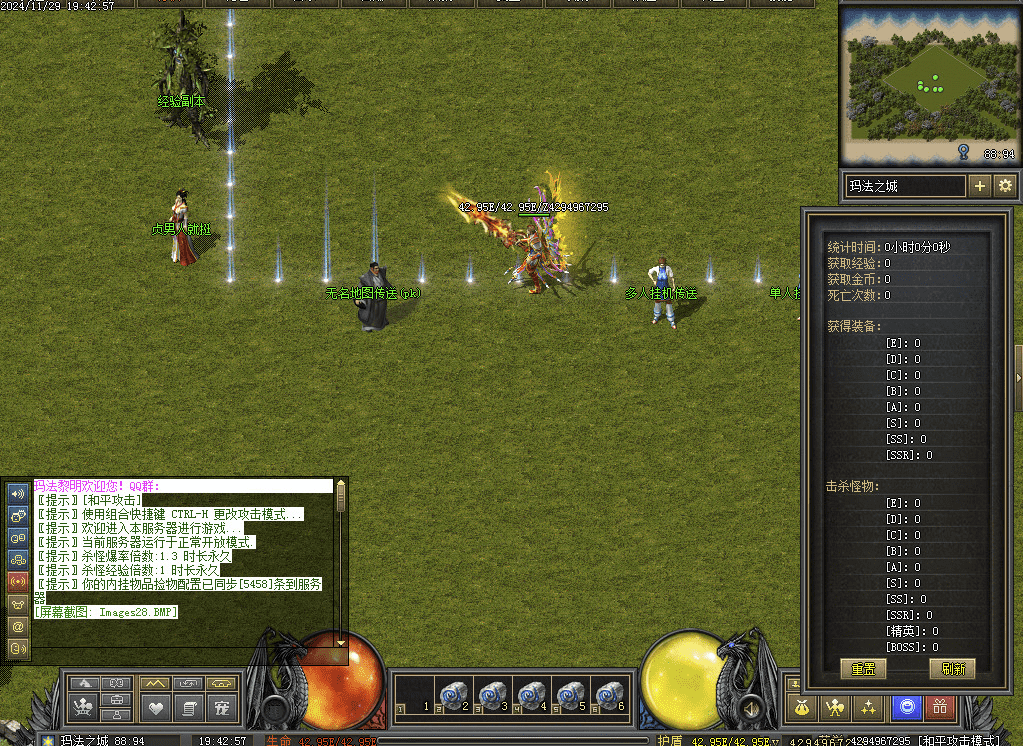Image resolution: width=1023 pixels, height=746 pixels.
Task: Use the scroll item in hotbar slot 4
Action: coord(532,695)
